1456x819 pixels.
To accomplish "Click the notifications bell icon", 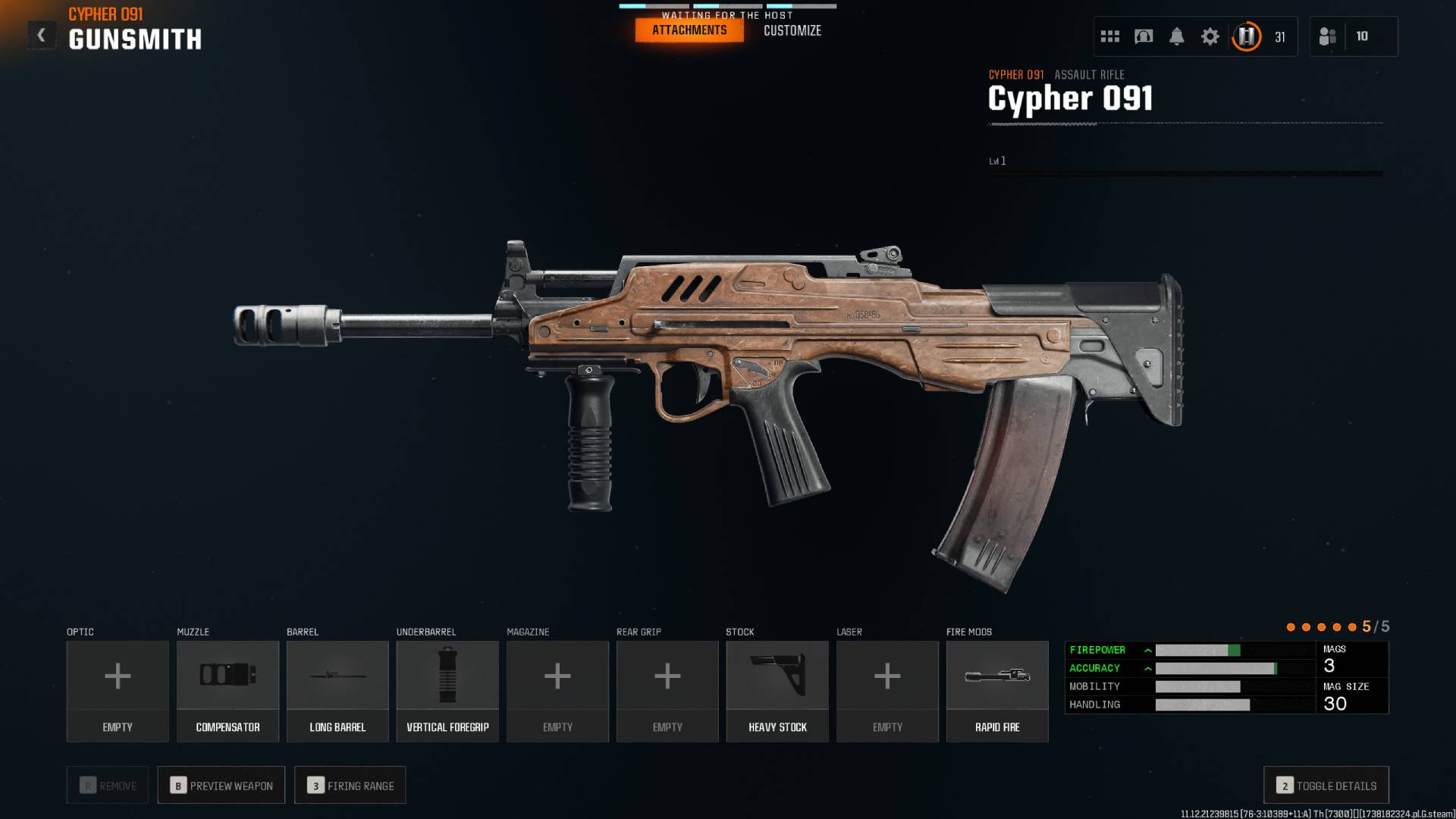I will 1178,36.
